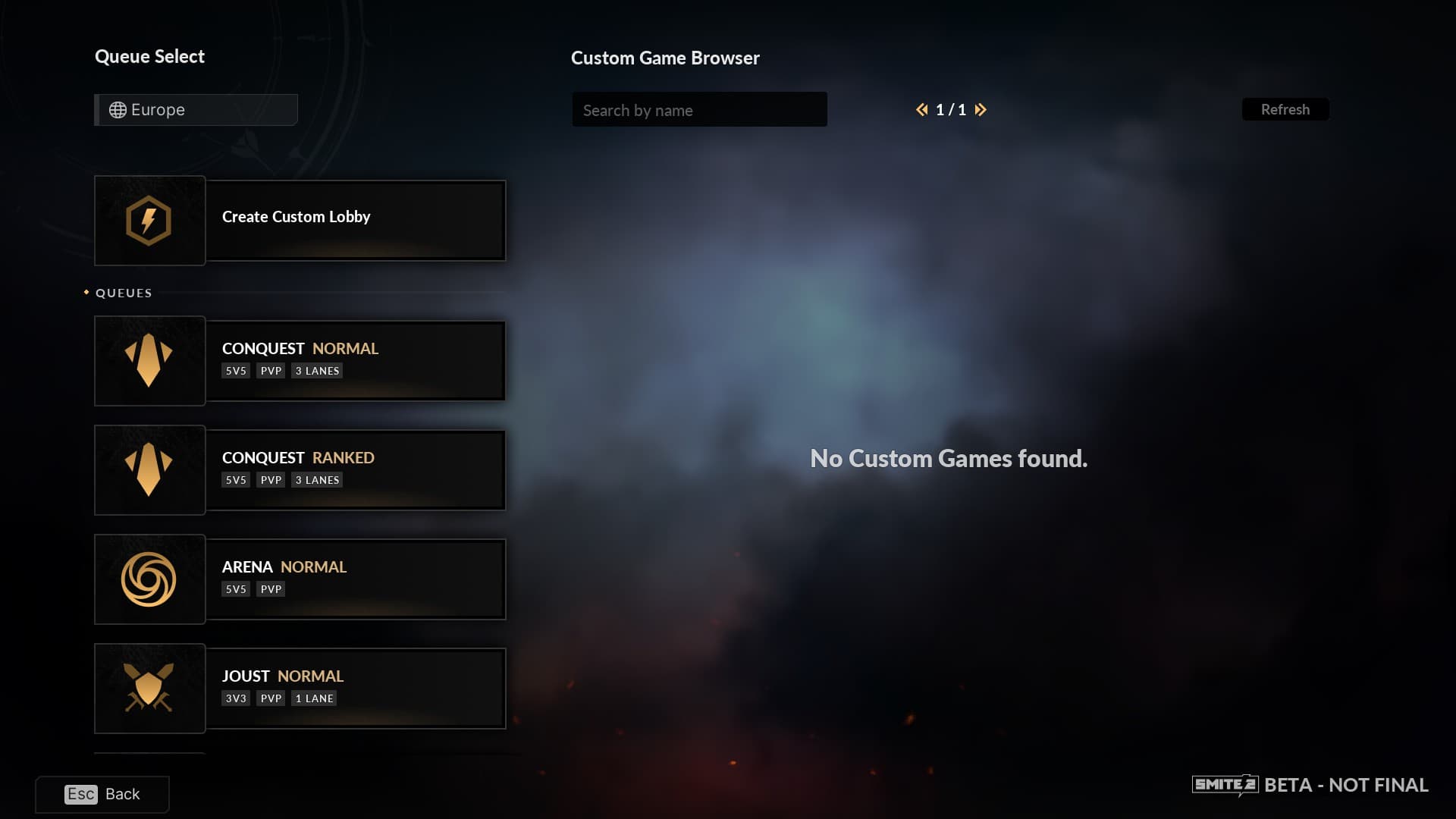The image size is (1456, 819).
Task: Go to the next browser page
Action: [x=981, y=110]
